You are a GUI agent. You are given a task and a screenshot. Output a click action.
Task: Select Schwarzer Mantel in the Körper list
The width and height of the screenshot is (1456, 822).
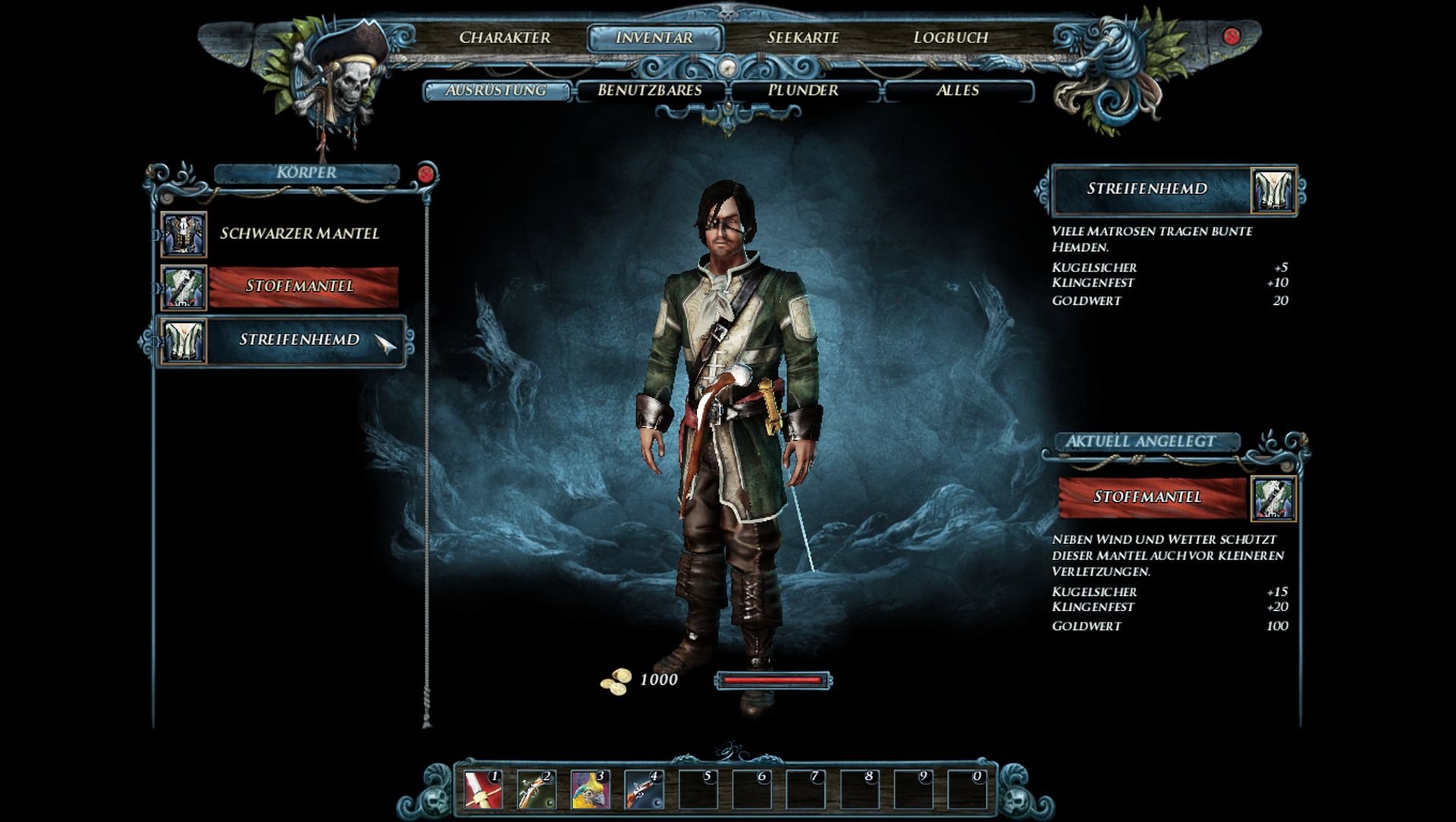point(299,234)
